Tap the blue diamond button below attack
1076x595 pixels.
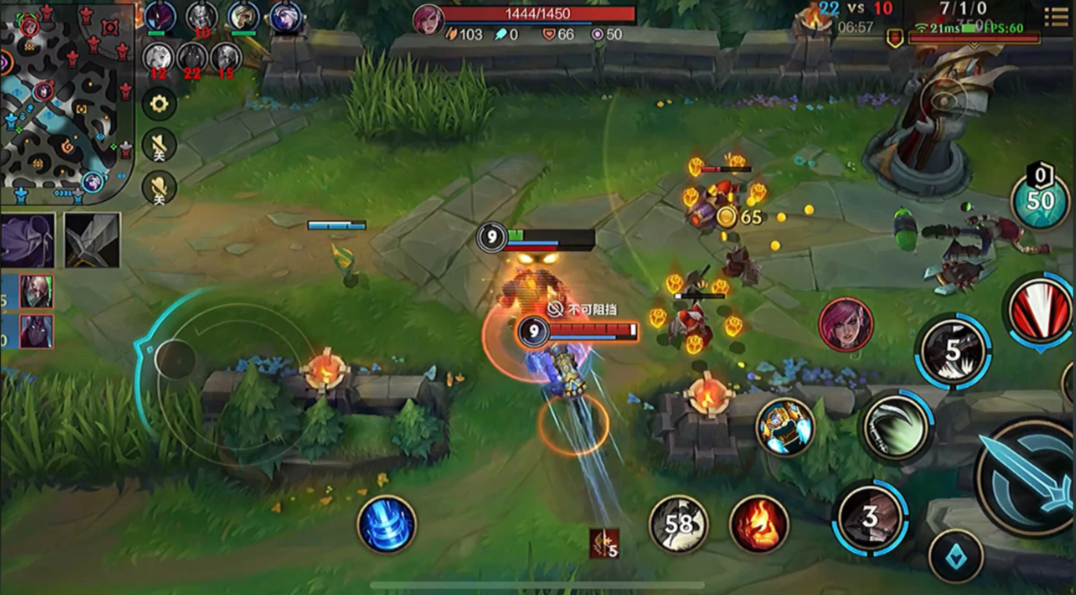(x=955, y=557)
